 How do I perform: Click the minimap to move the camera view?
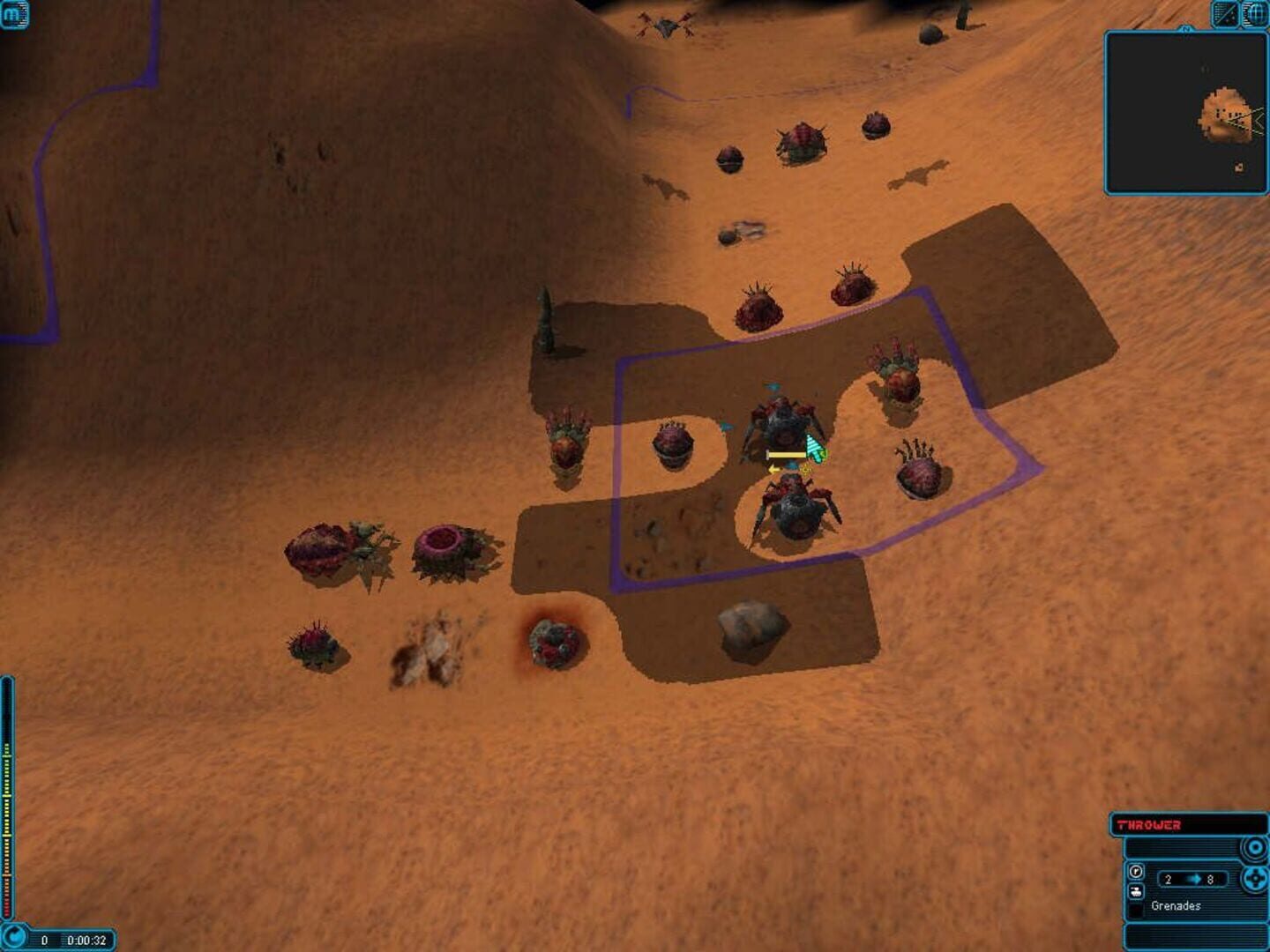pyautogui.click(x=1186, y=110)
